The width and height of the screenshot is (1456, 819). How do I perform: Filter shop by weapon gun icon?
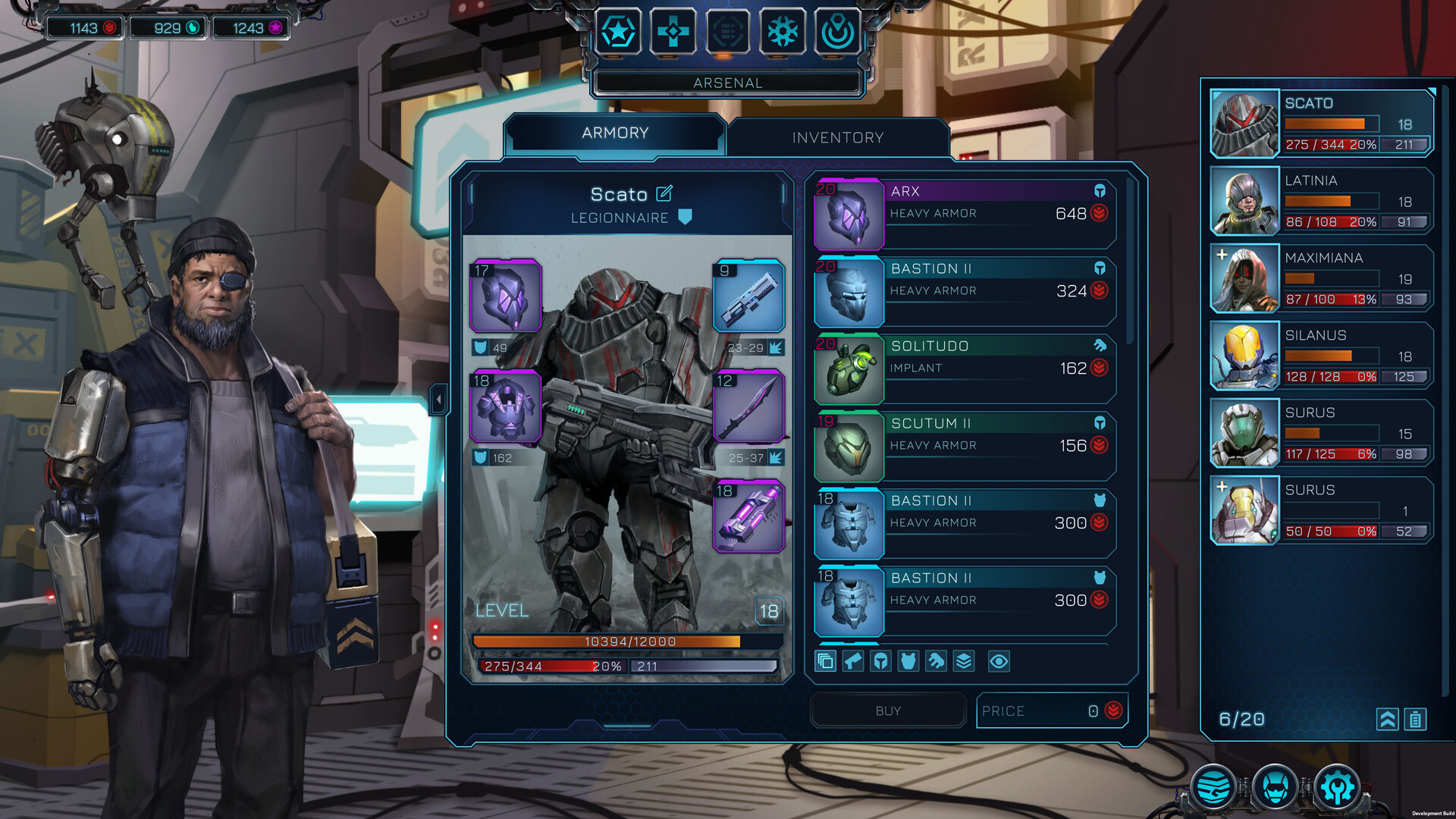pyautogui.click(x=853, y=661)
